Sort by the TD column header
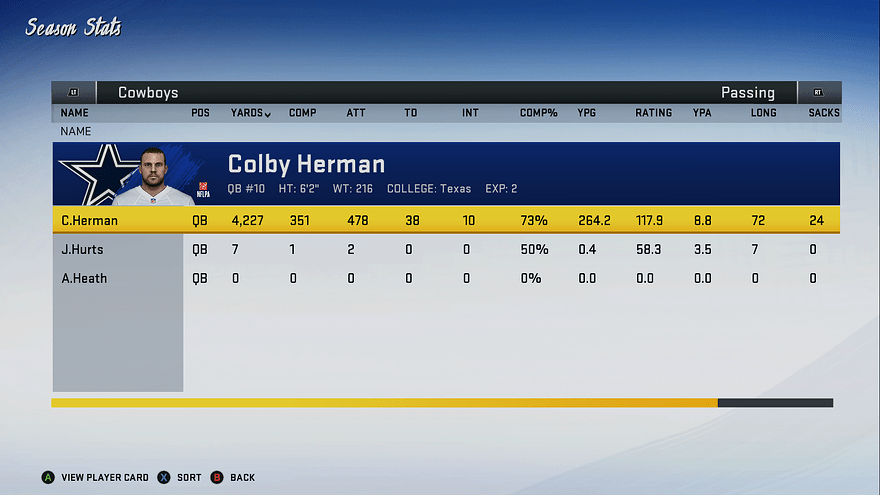The height and width of the screenshot is (495, 880). coord(410,113)
